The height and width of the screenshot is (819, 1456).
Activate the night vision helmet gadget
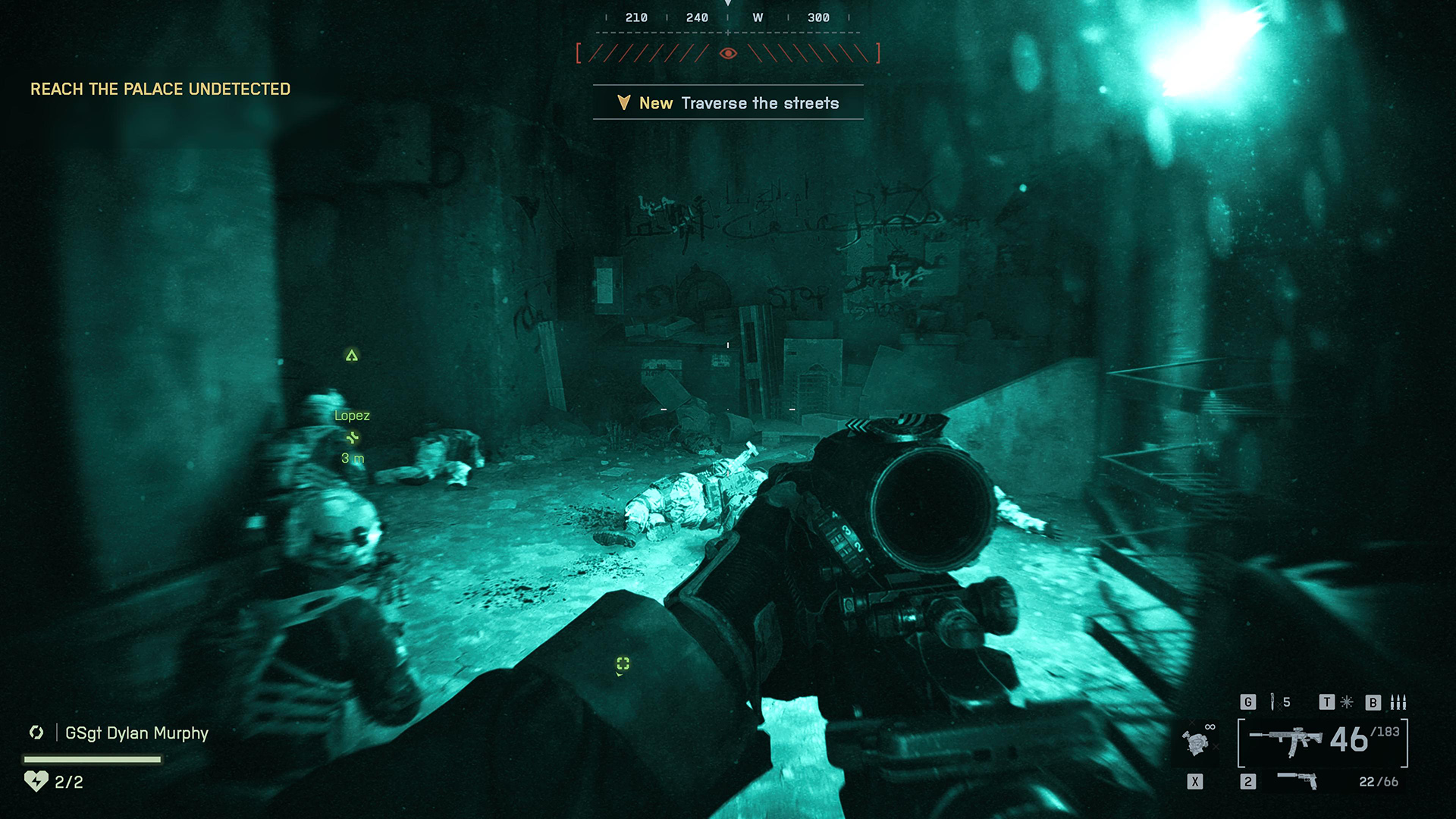[1196, 742]
